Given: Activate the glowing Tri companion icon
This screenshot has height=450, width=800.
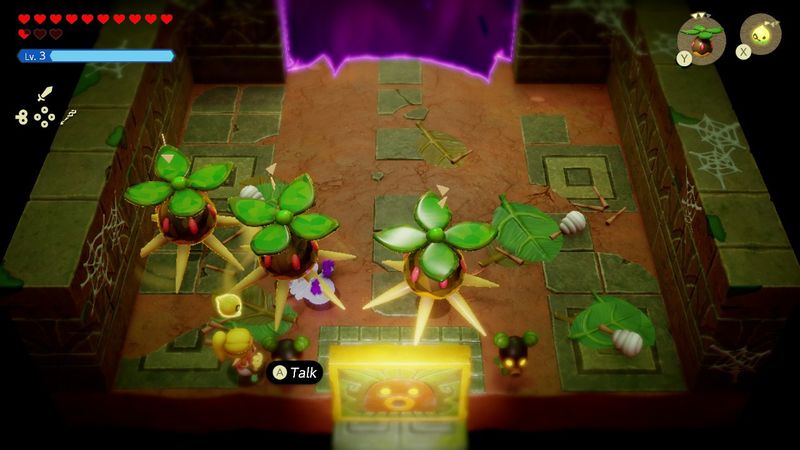Looking at the screenshot, I should pos(760,34).
